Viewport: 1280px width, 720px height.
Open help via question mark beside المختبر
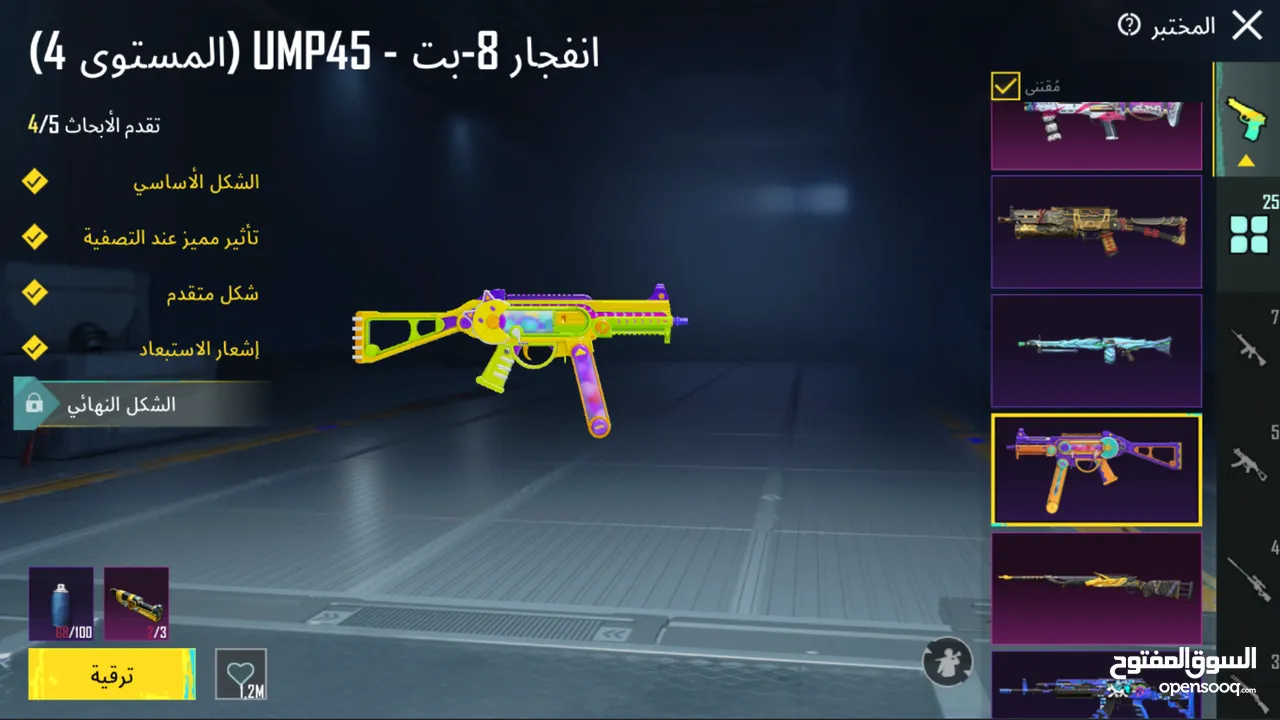pos(1126,27)
